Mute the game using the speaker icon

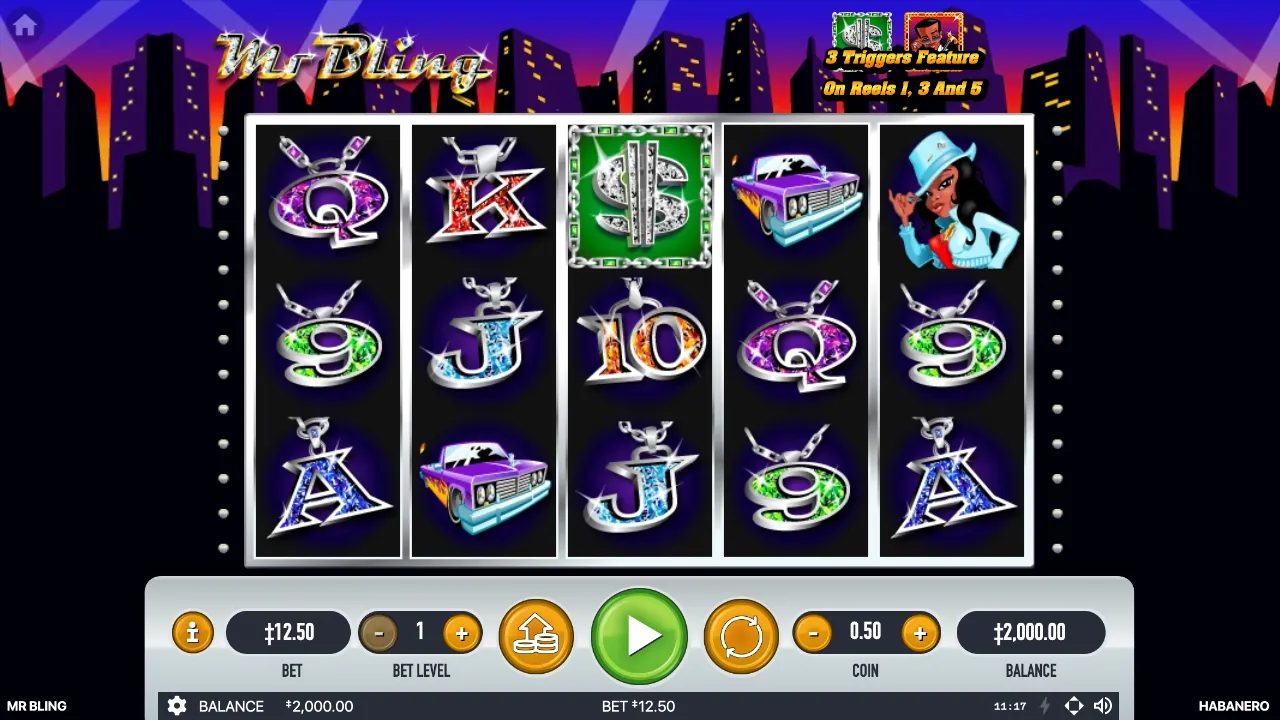click(x=1104, y=706)
